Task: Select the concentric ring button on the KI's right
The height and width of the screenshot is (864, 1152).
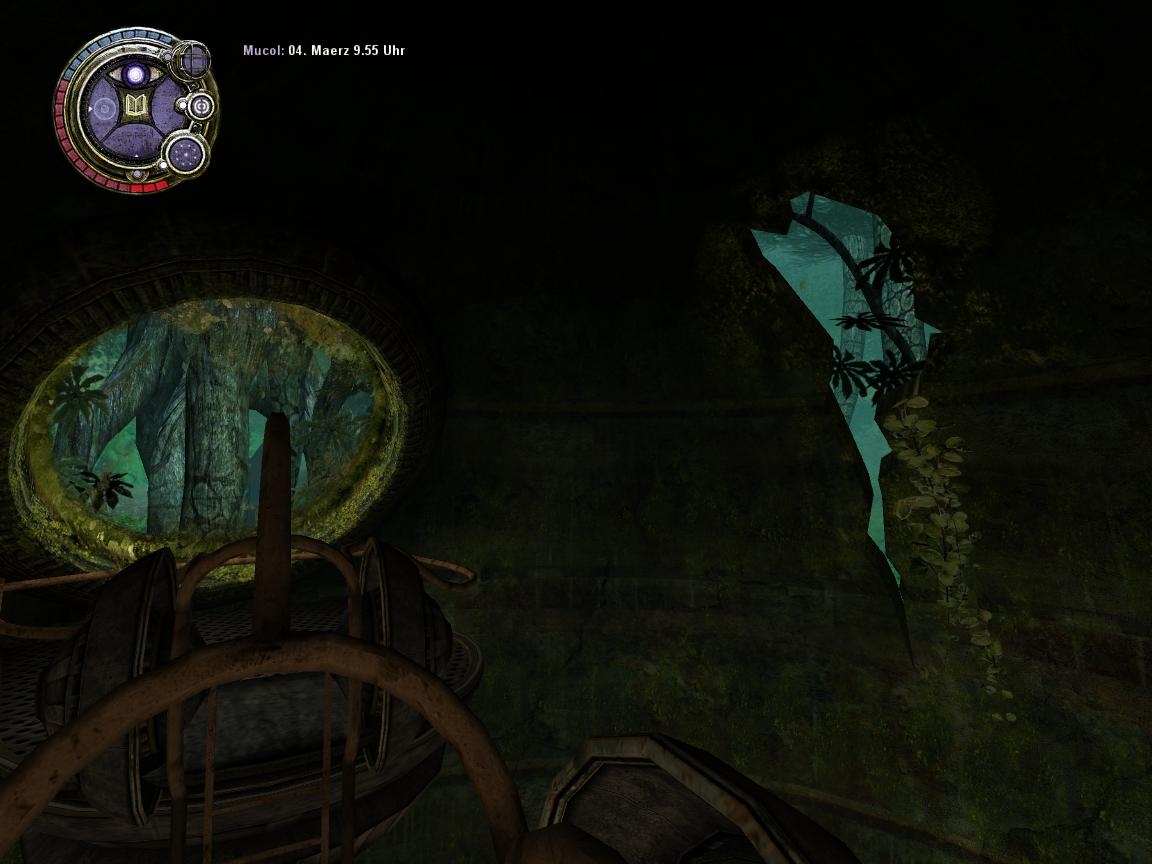Action: pyautogui.click(x=201, y=105)
